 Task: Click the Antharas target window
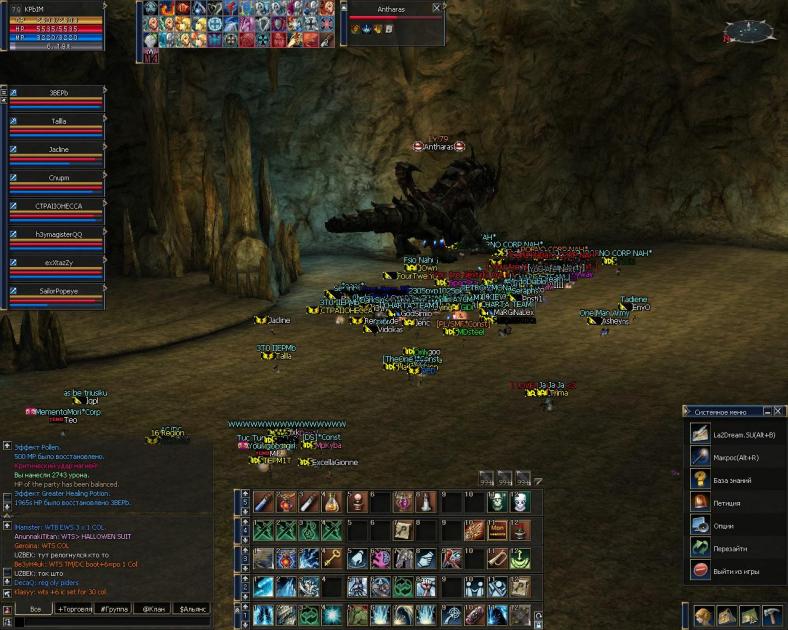pos(395,22)
